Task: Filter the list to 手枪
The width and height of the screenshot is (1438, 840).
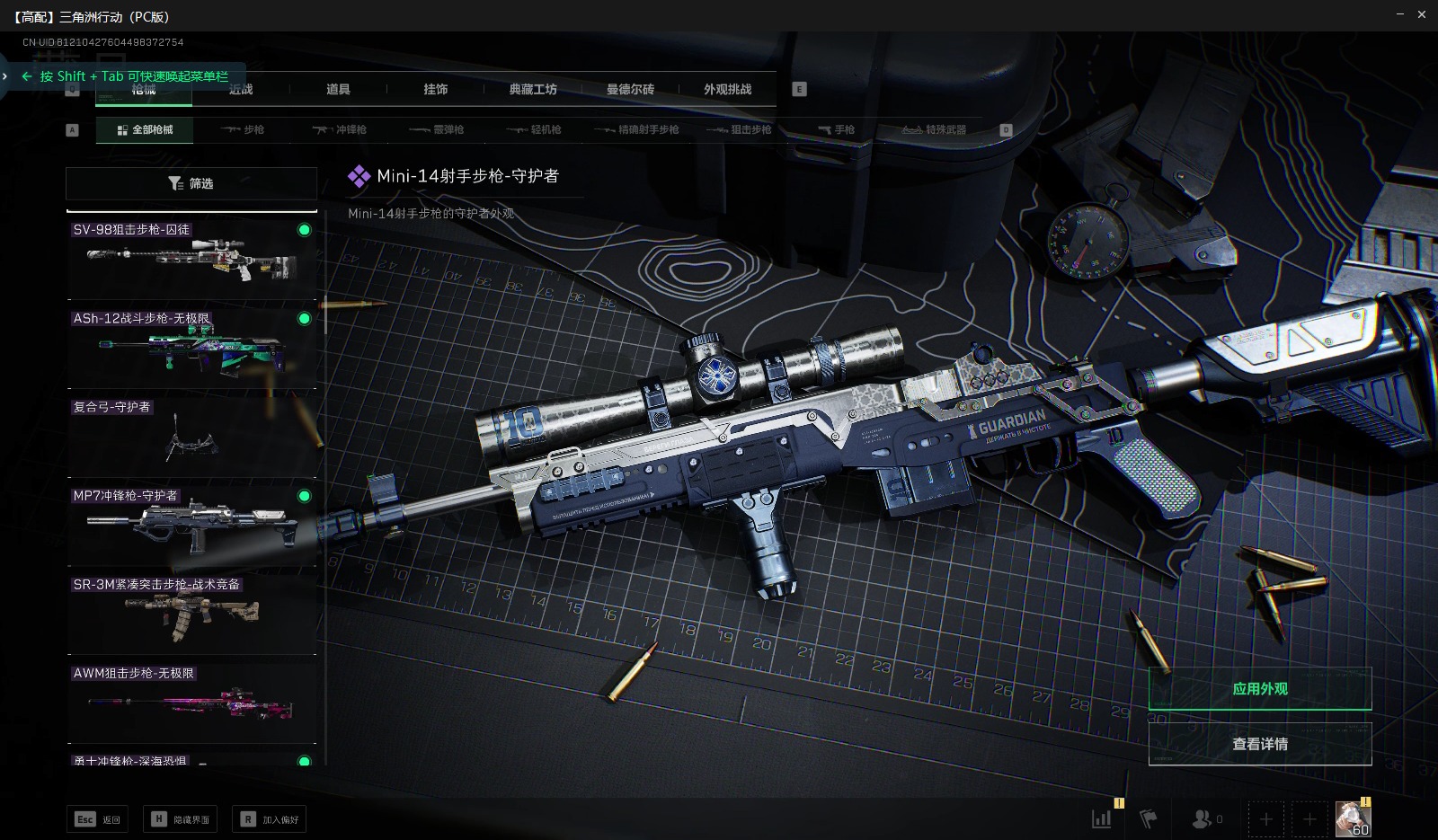Action: tap(837, 129)
